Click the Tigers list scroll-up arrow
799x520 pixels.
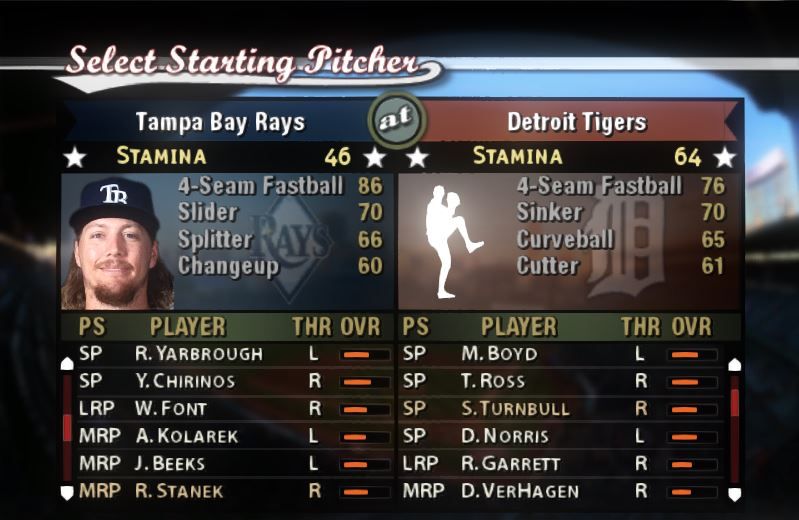(x=734, y=364)
